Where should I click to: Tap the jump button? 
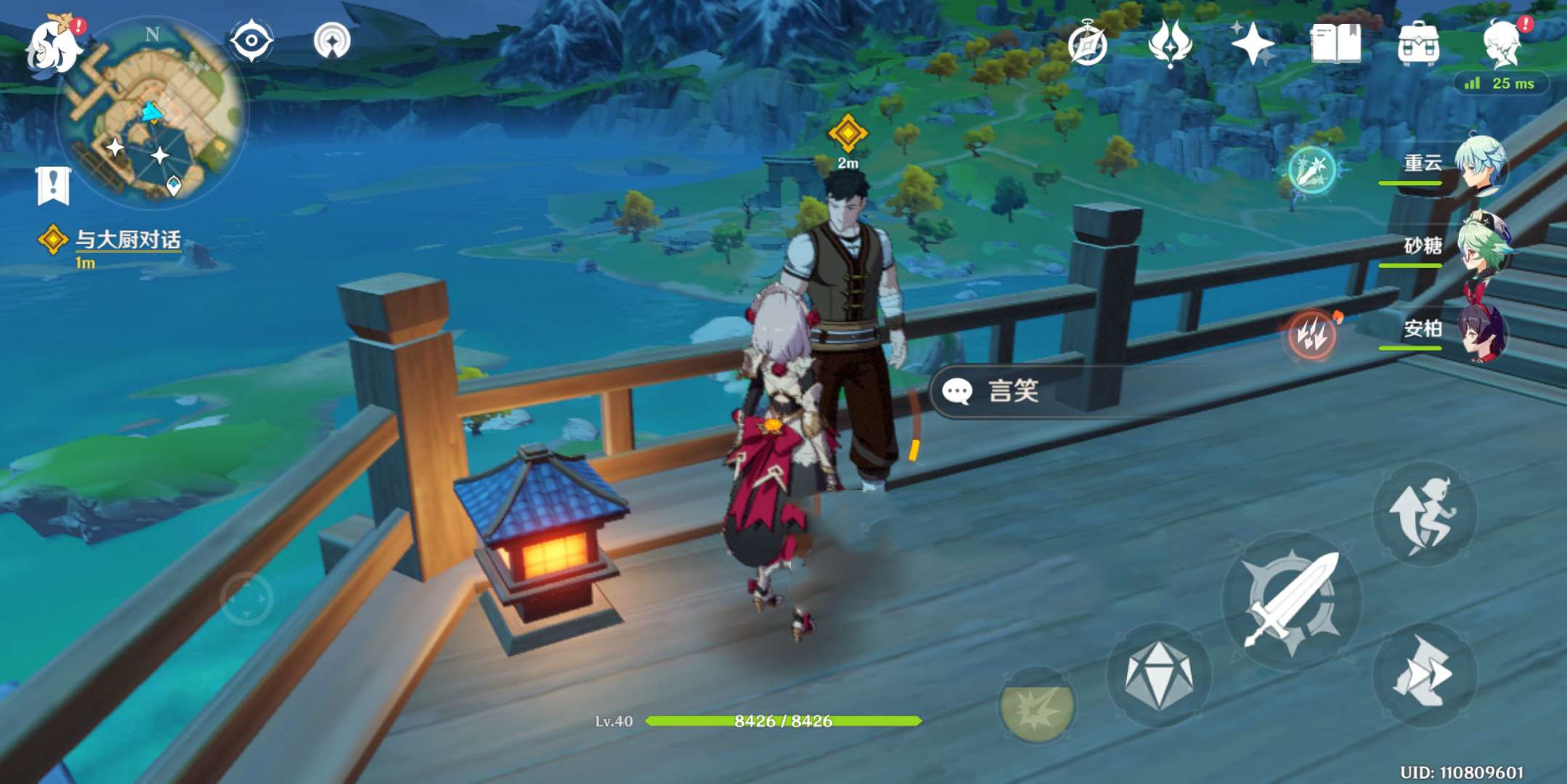[x=1423, y=514]
